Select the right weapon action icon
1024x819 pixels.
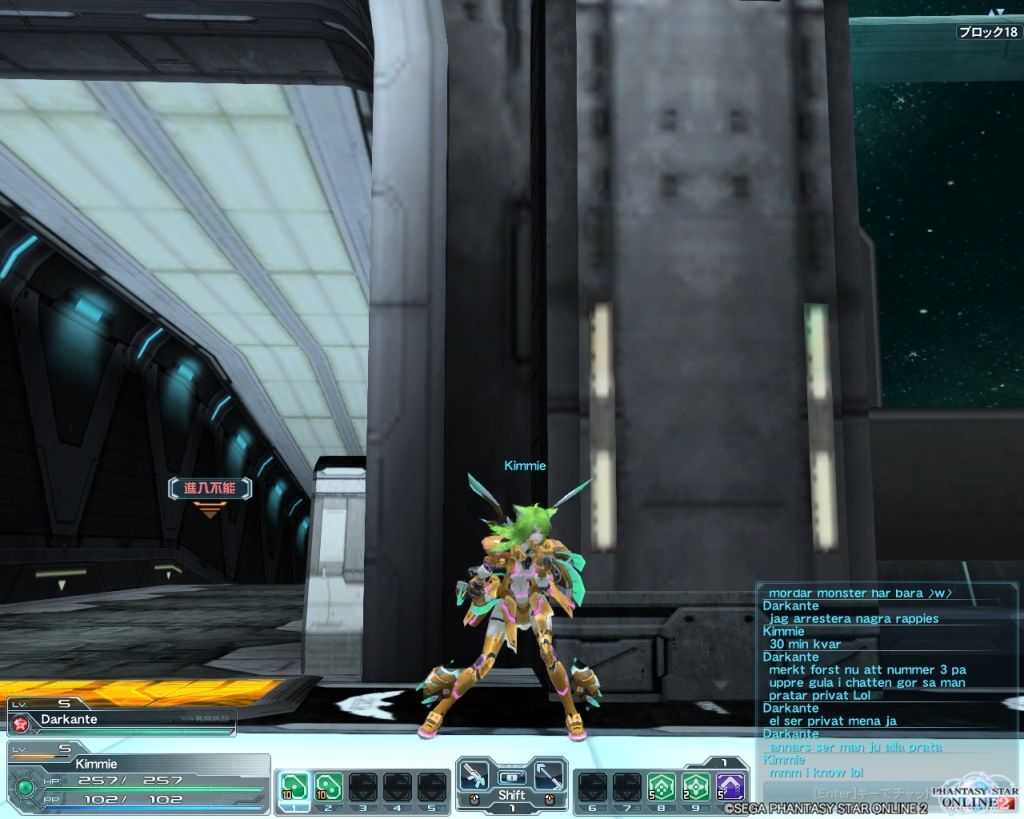click(x=547, y=776)
